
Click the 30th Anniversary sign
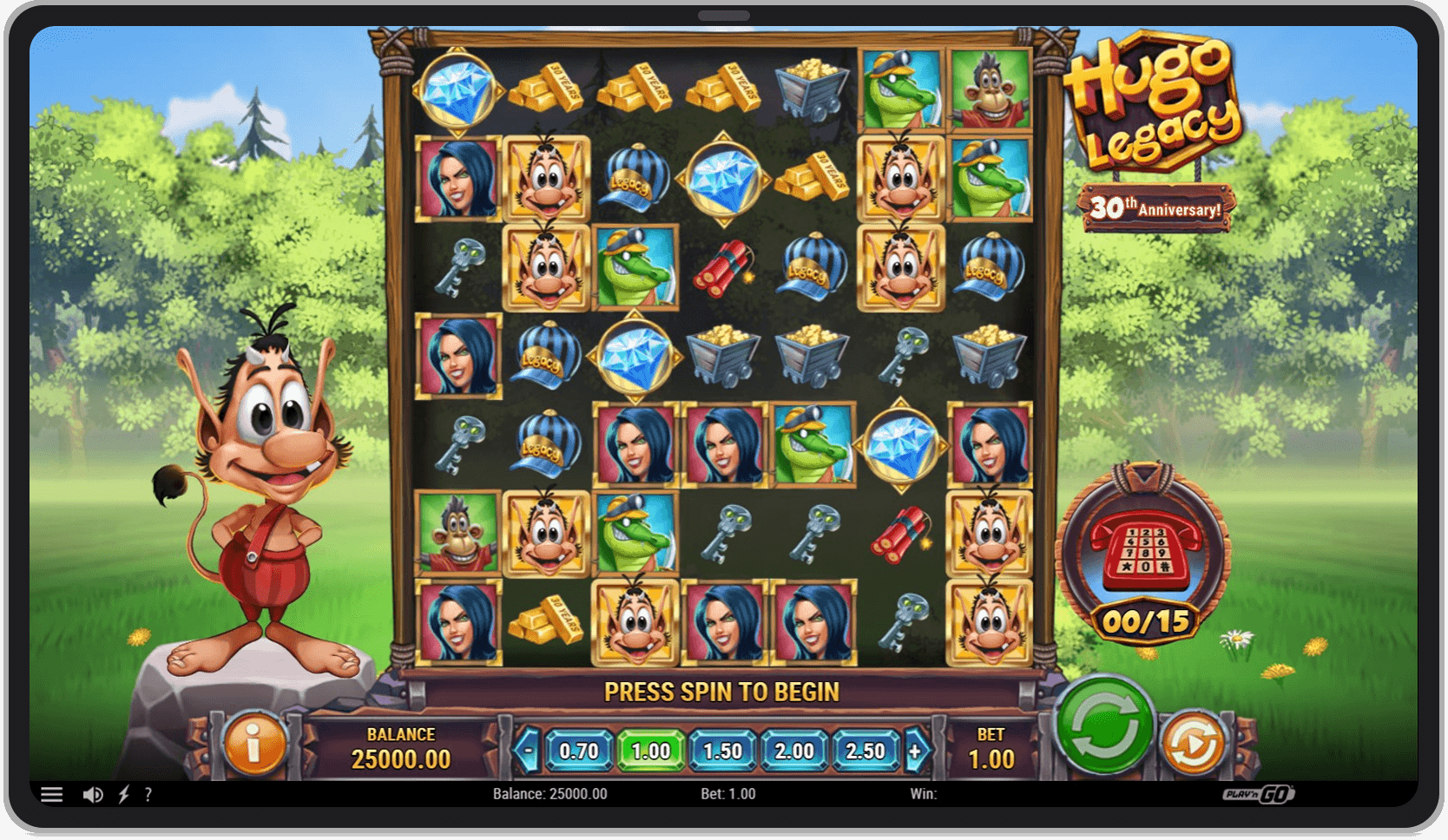tap(1157, 206)
